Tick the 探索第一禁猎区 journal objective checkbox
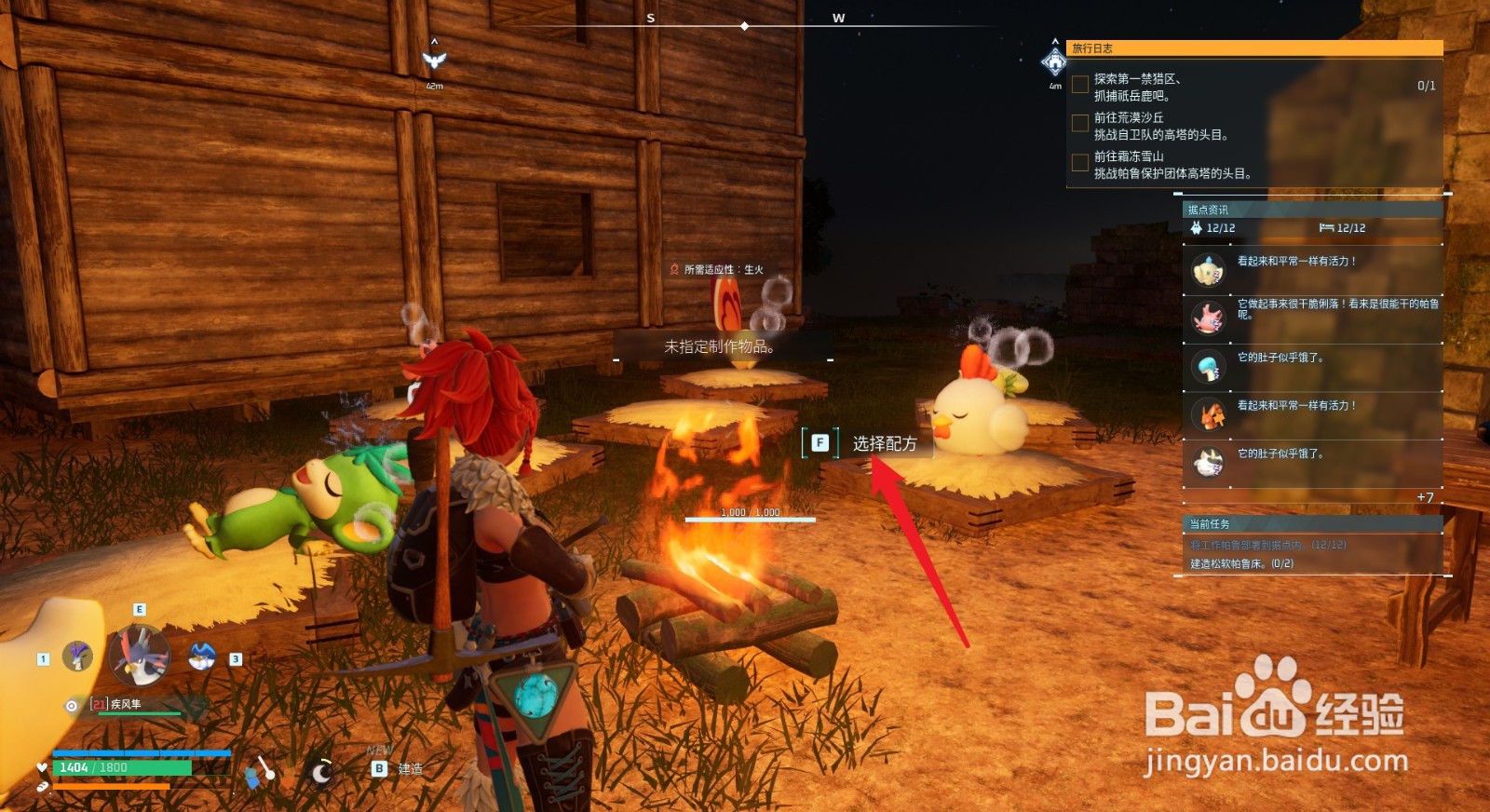This screenshot has height=812, width=1490. pos(1080,85)
